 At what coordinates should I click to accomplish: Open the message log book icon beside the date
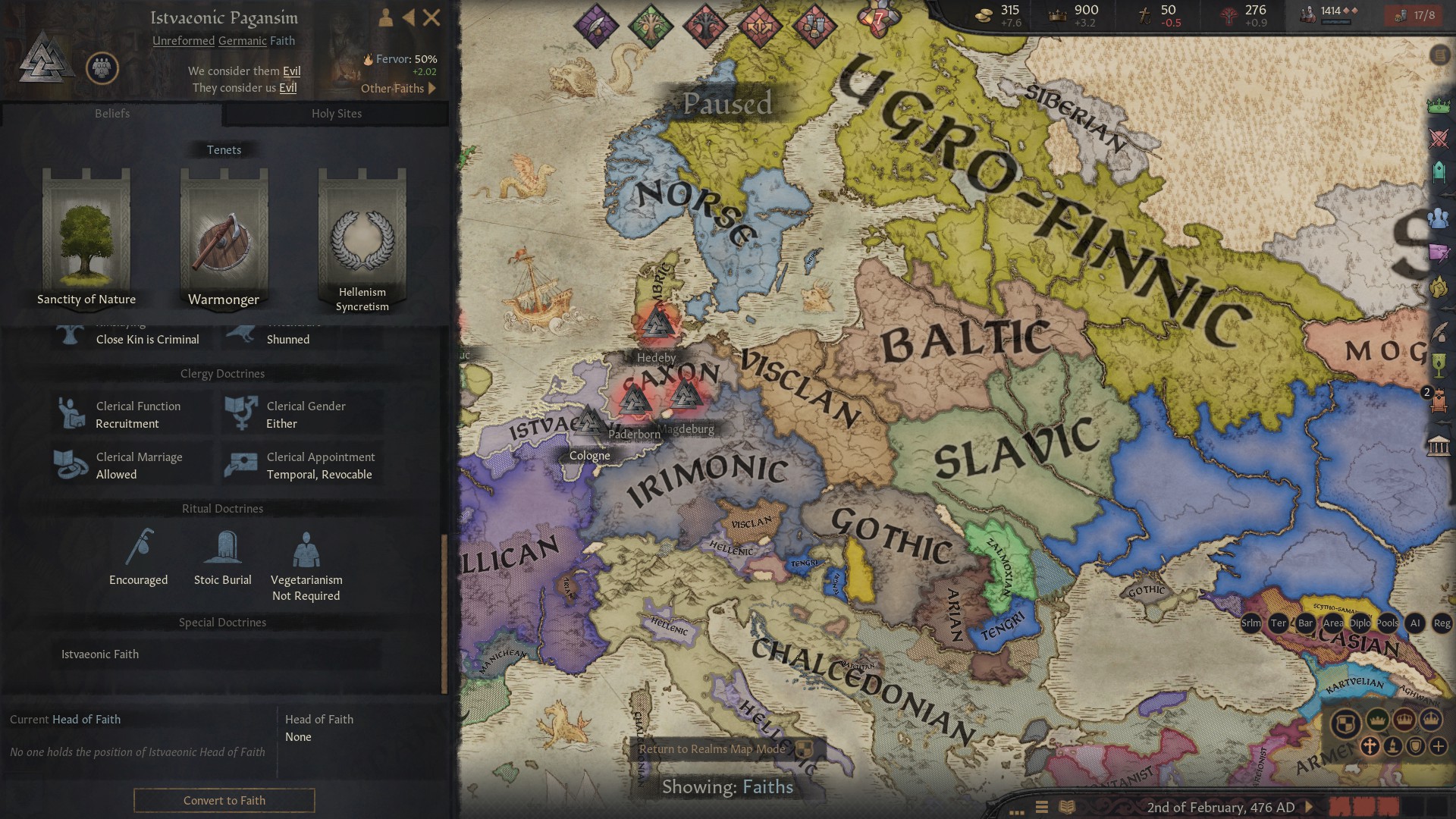[x=1067, y=807]
